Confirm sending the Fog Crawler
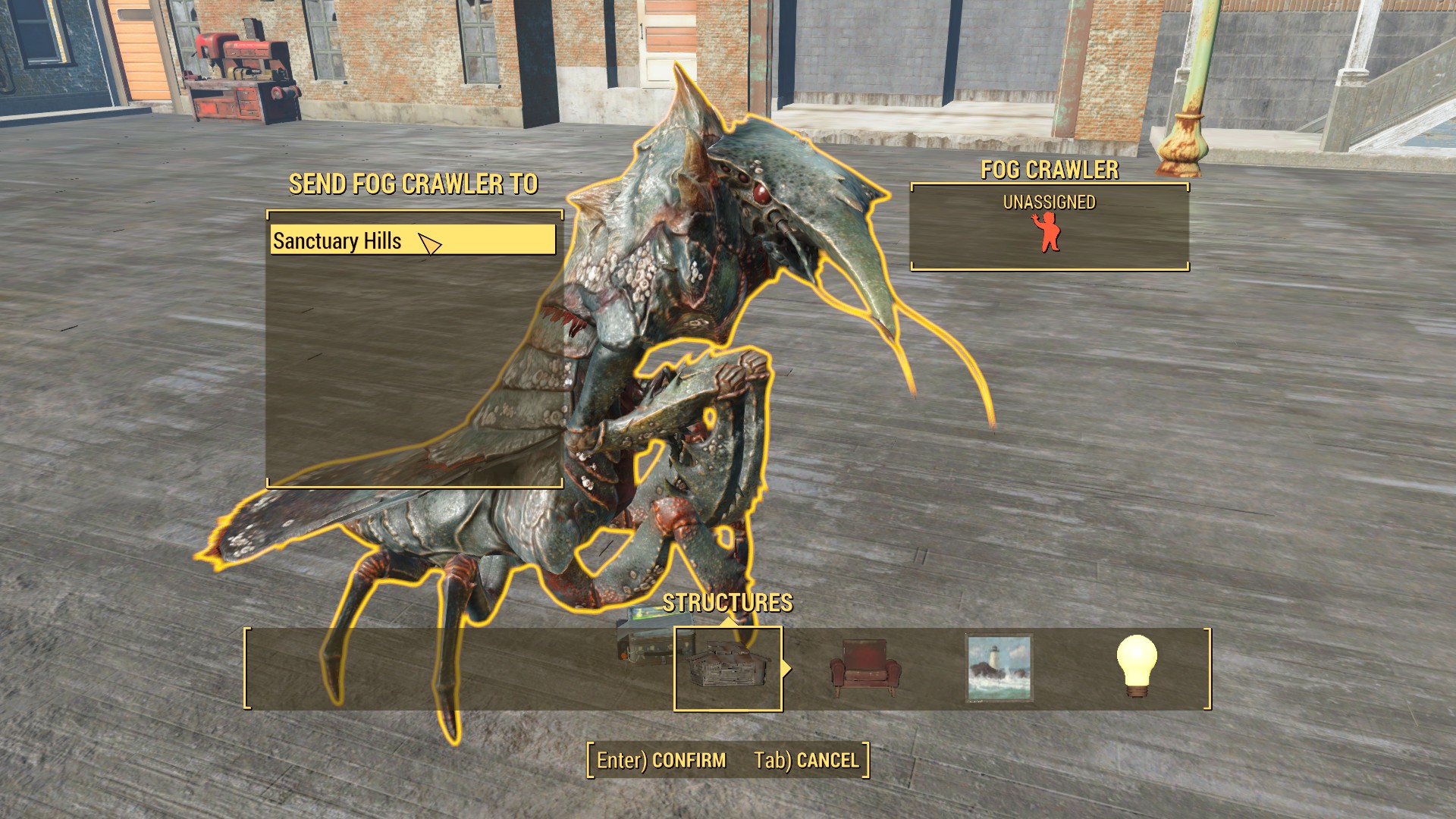 tap(661, 760)
